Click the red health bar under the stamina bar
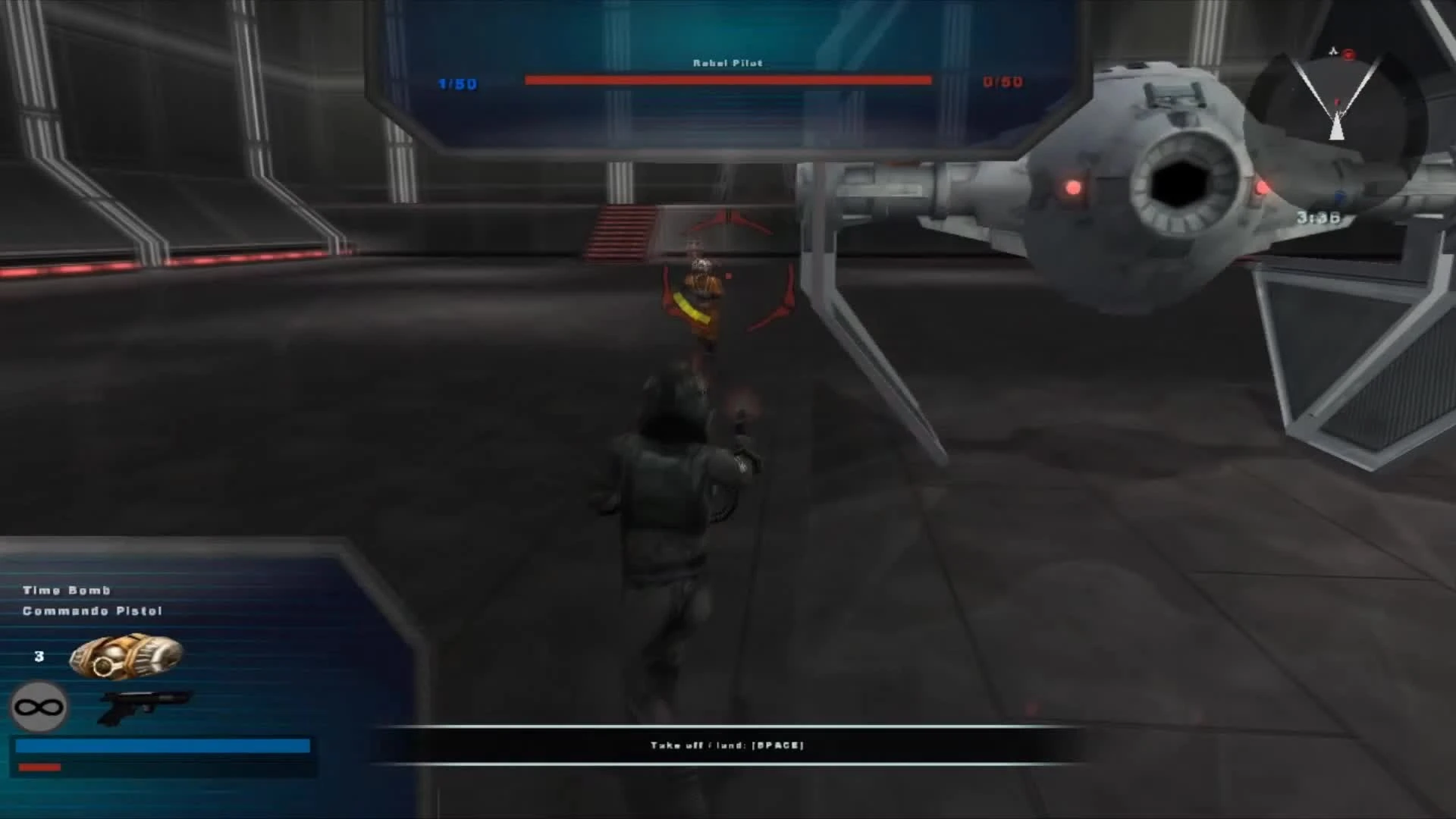Viewport: 1456px width, 819px height. coord(42,767)
